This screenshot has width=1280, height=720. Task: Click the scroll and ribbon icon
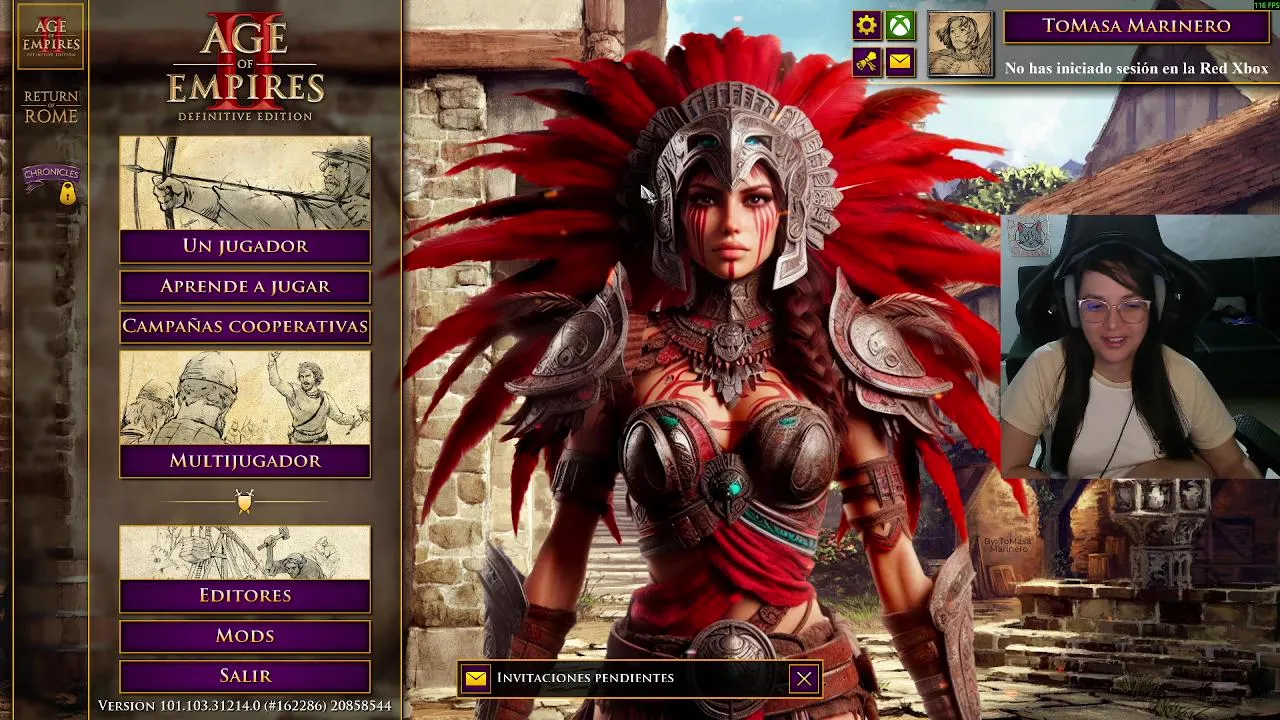tap(866, 62)
